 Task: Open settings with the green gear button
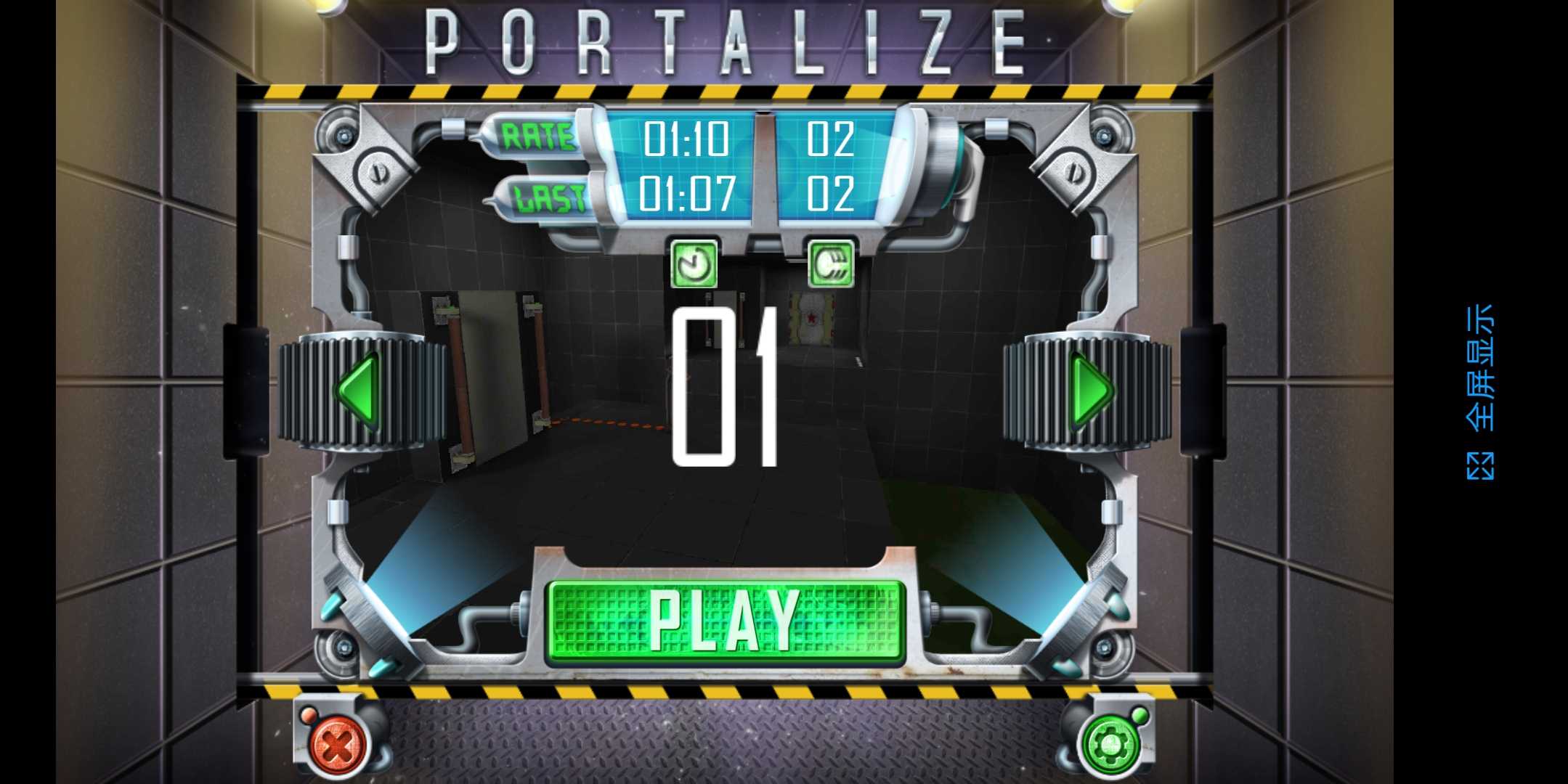point(1109,744)
